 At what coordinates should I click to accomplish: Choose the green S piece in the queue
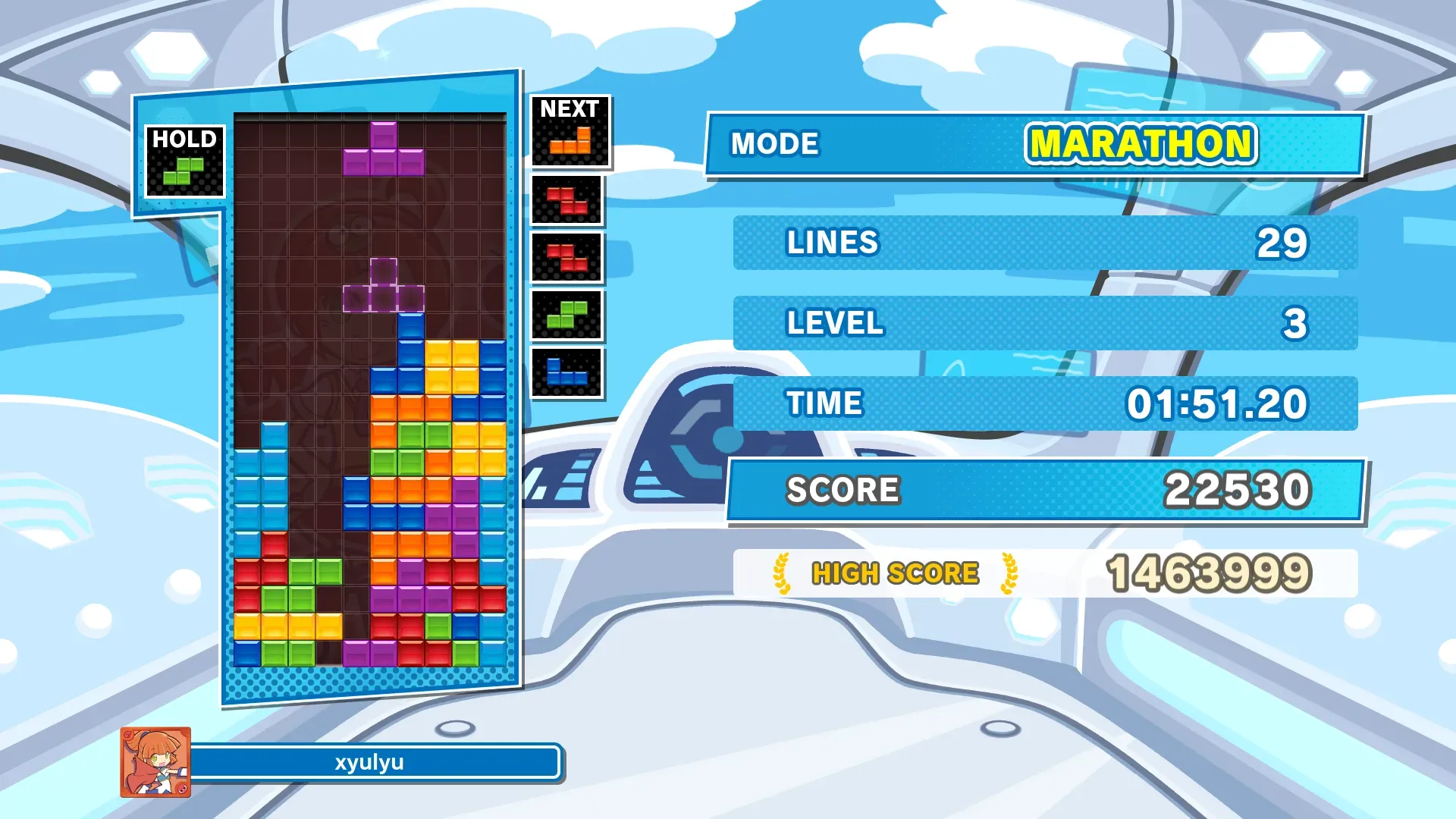[567, 315]
